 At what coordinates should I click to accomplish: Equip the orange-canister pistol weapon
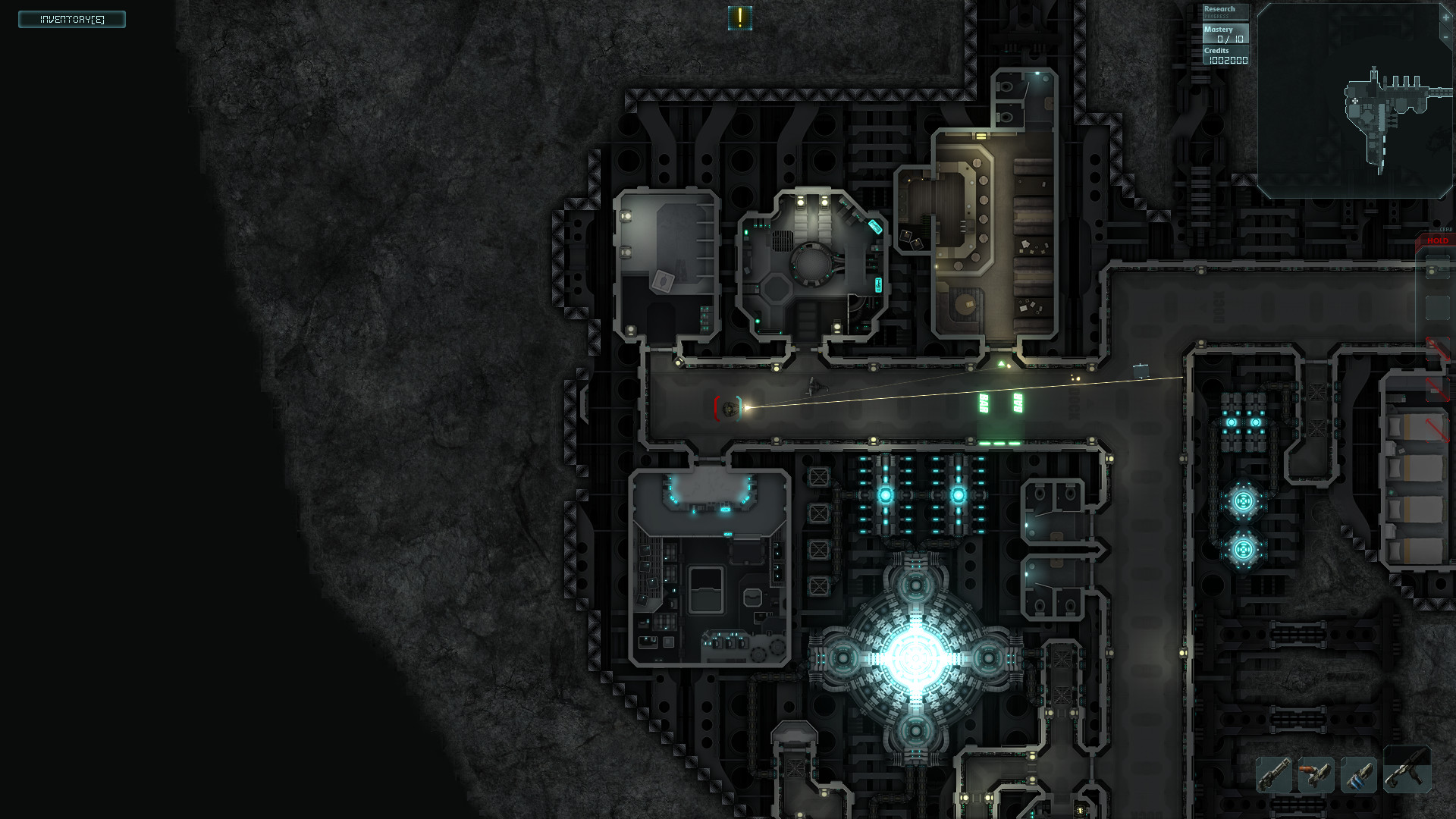point(1316,776)
